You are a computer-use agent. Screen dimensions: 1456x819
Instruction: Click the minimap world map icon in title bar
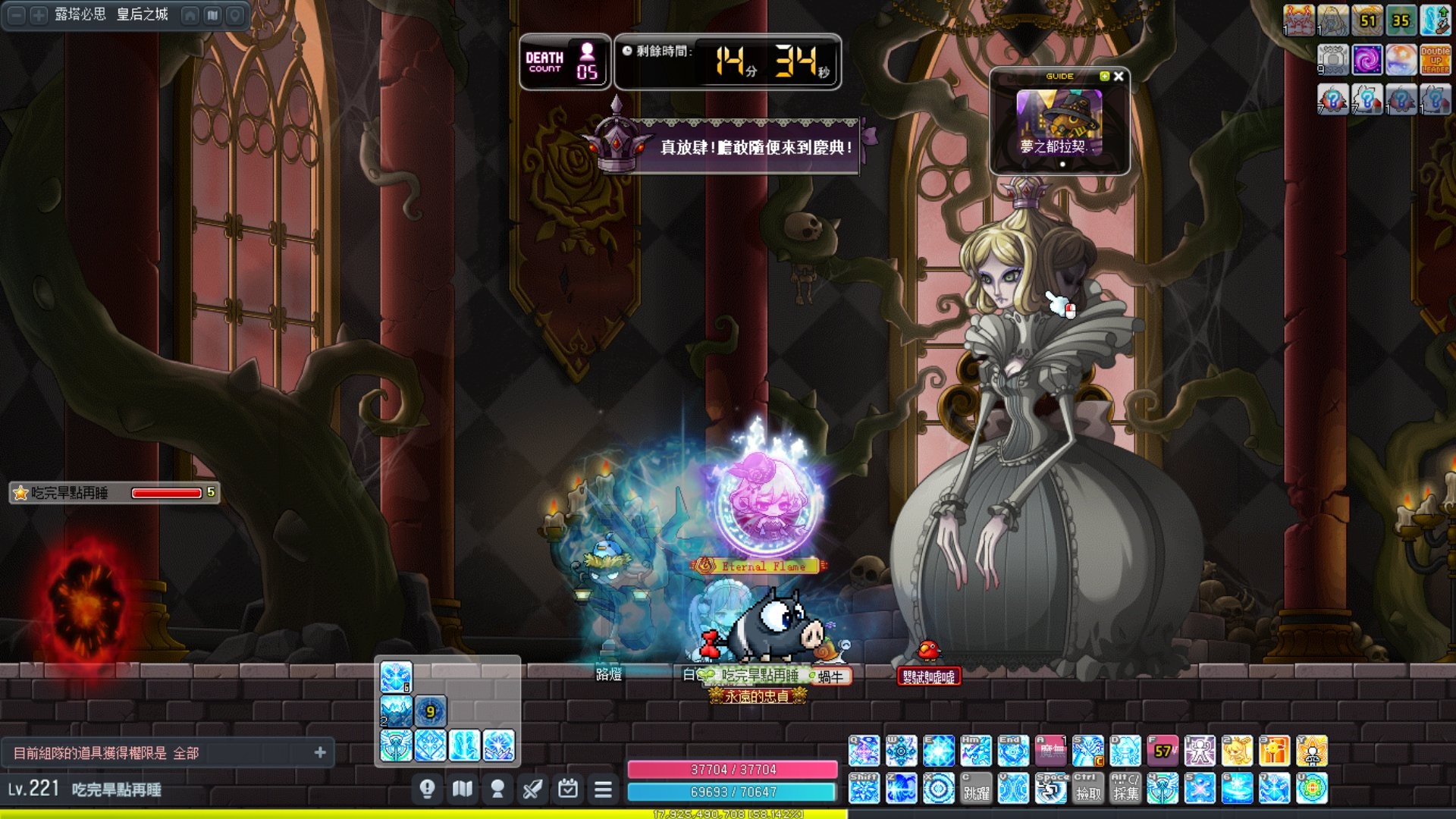pos(213,15)
